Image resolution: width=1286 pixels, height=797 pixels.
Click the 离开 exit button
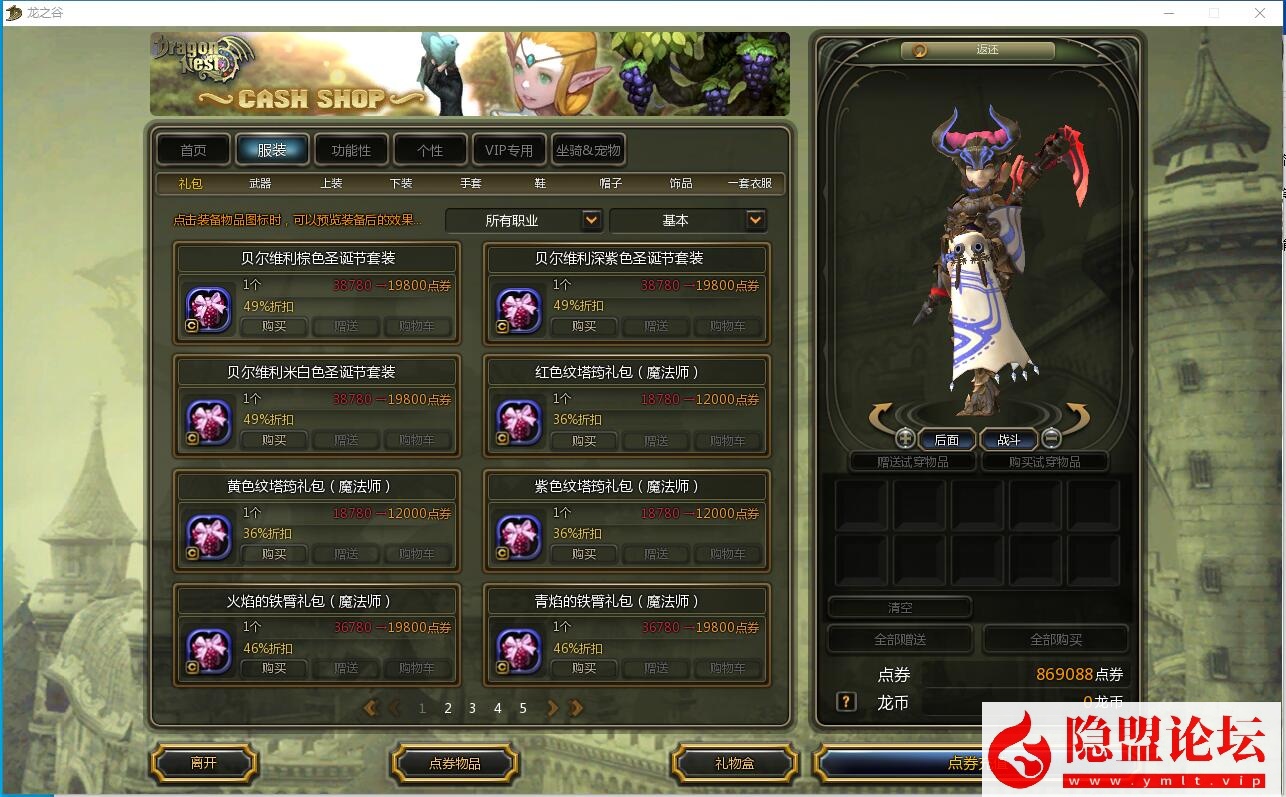pos(203,763)
